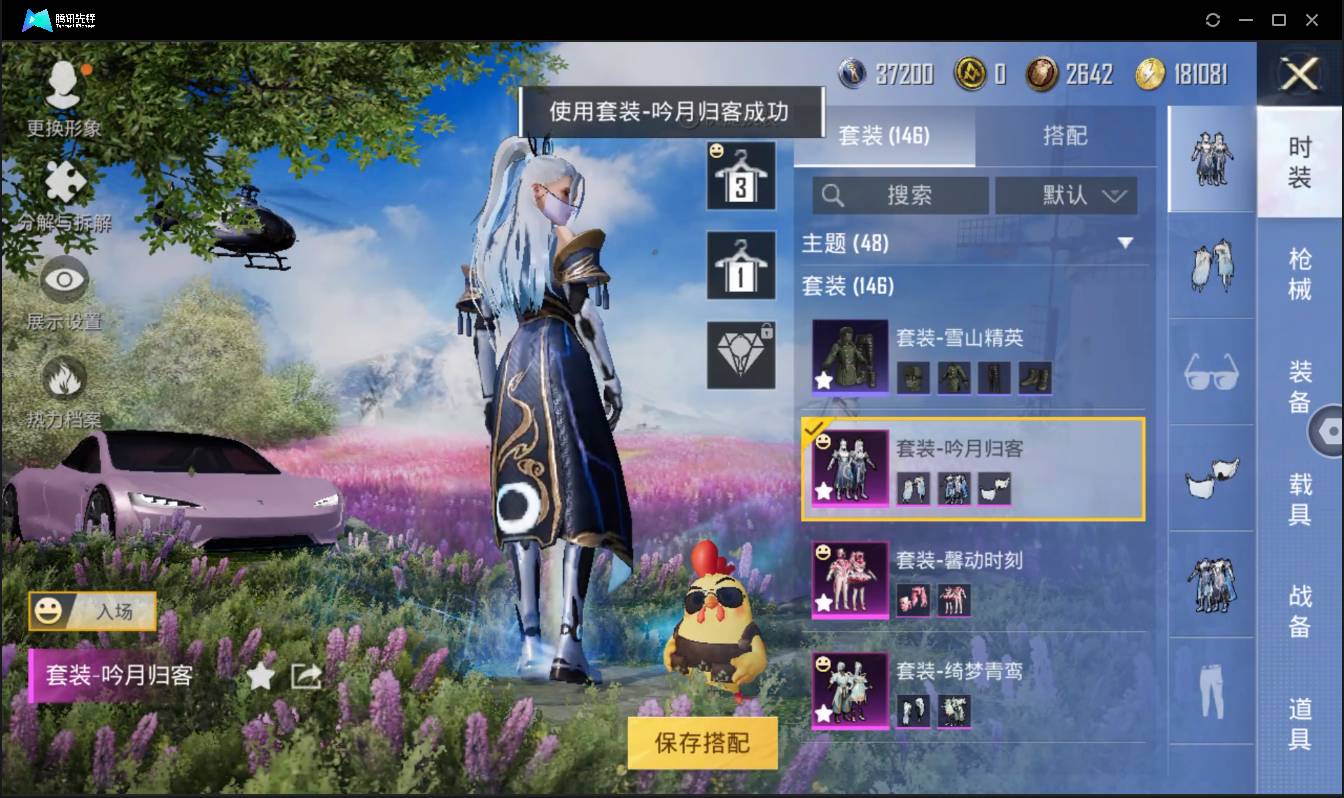The width and height of the screenshot is (1344, 798).
Task: Select the glasses category in right sidebar
Action: pos(1210,374)
